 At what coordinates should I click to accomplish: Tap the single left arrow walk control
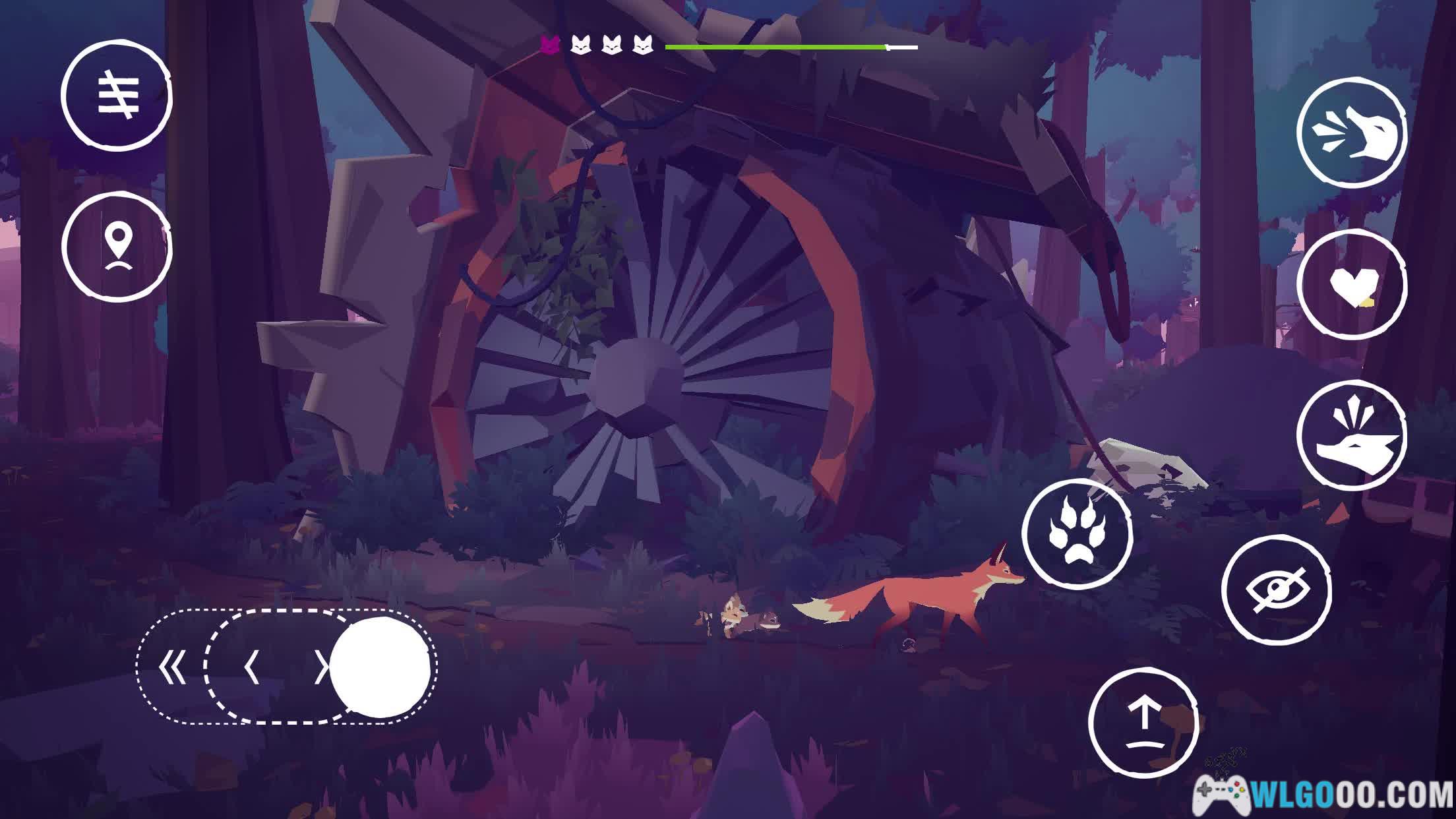tap(251, 667)
